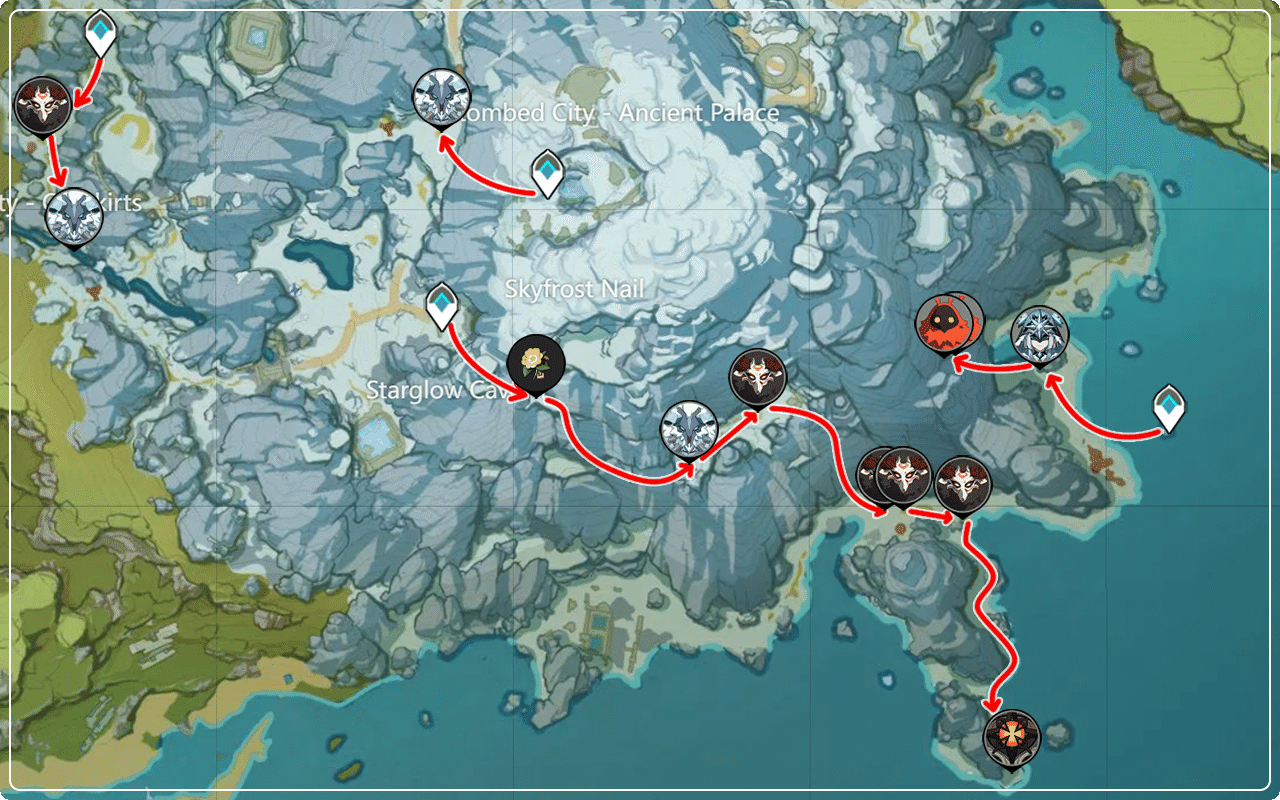Select the rightmost mitachurl marker of the southern trio
1280x800 pixels.
(963, 485)
